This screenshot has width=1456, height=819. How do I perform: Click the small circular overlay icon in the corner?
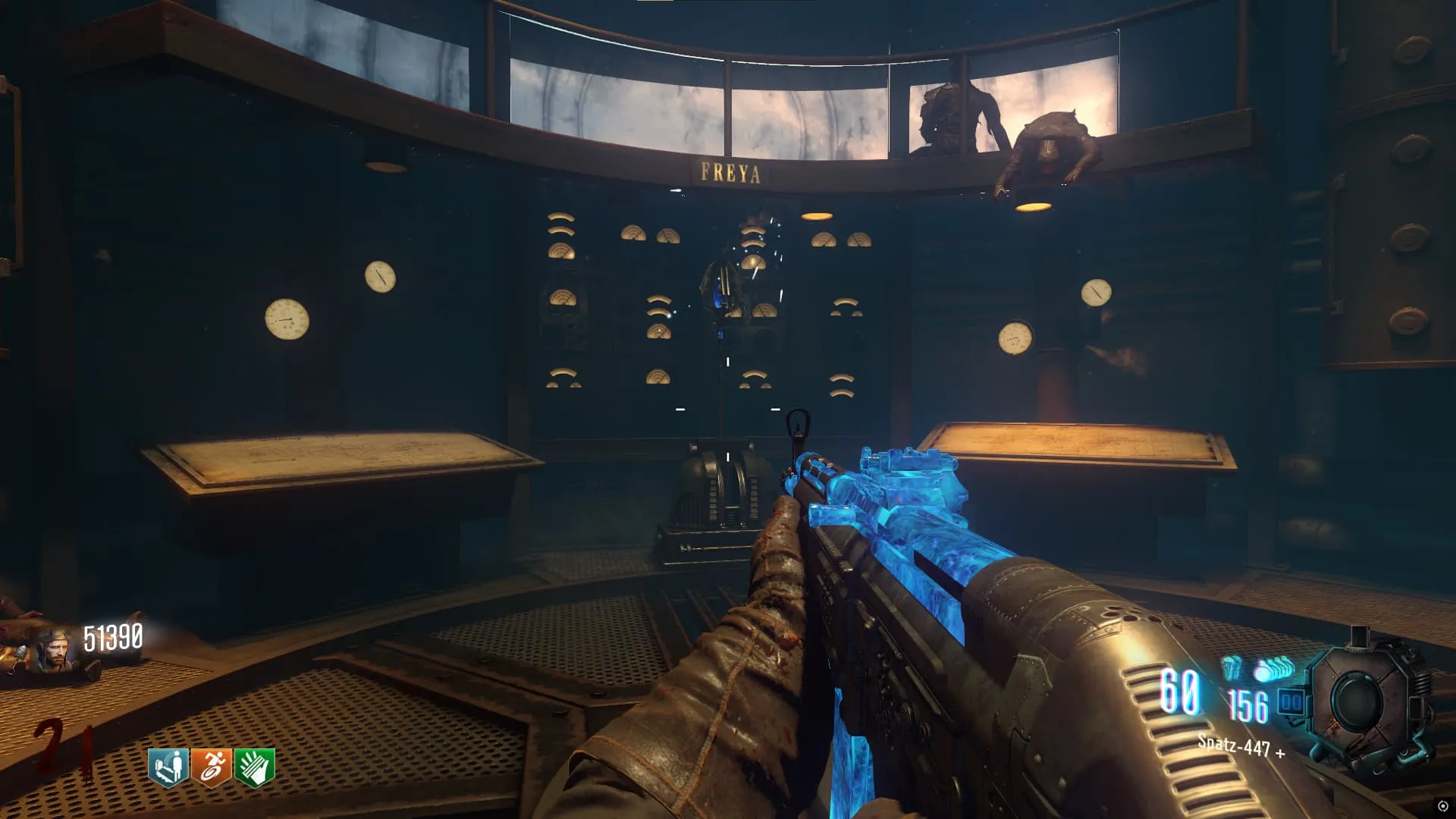pyautogui.click(x=1442, y=806)
